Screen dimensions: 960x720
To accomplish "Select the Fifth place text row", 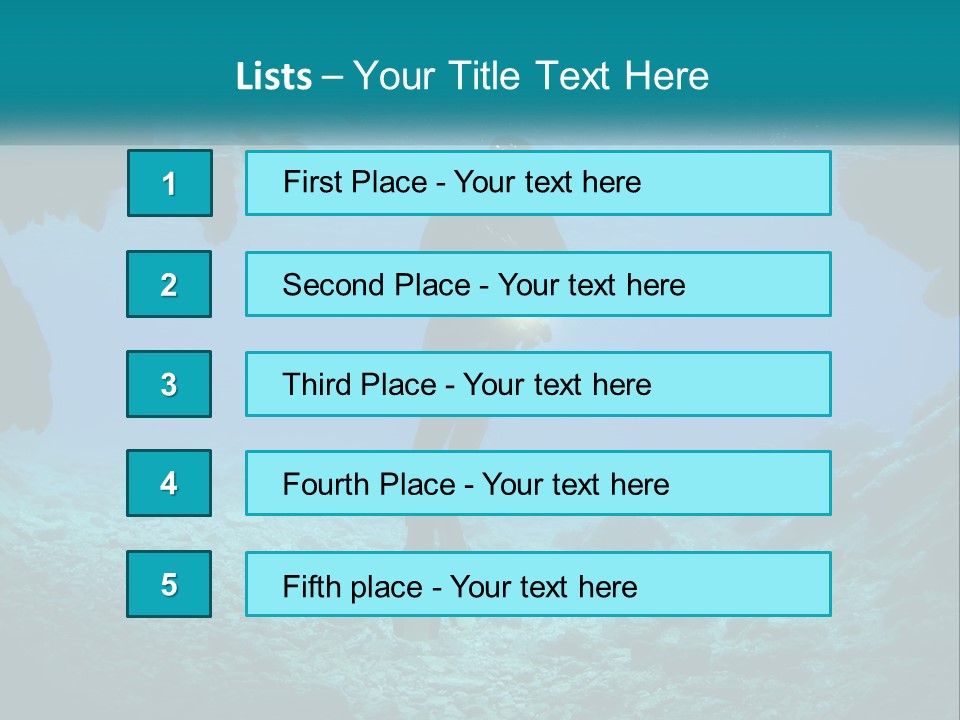I will pyautogui.click(x=538, y=584).
